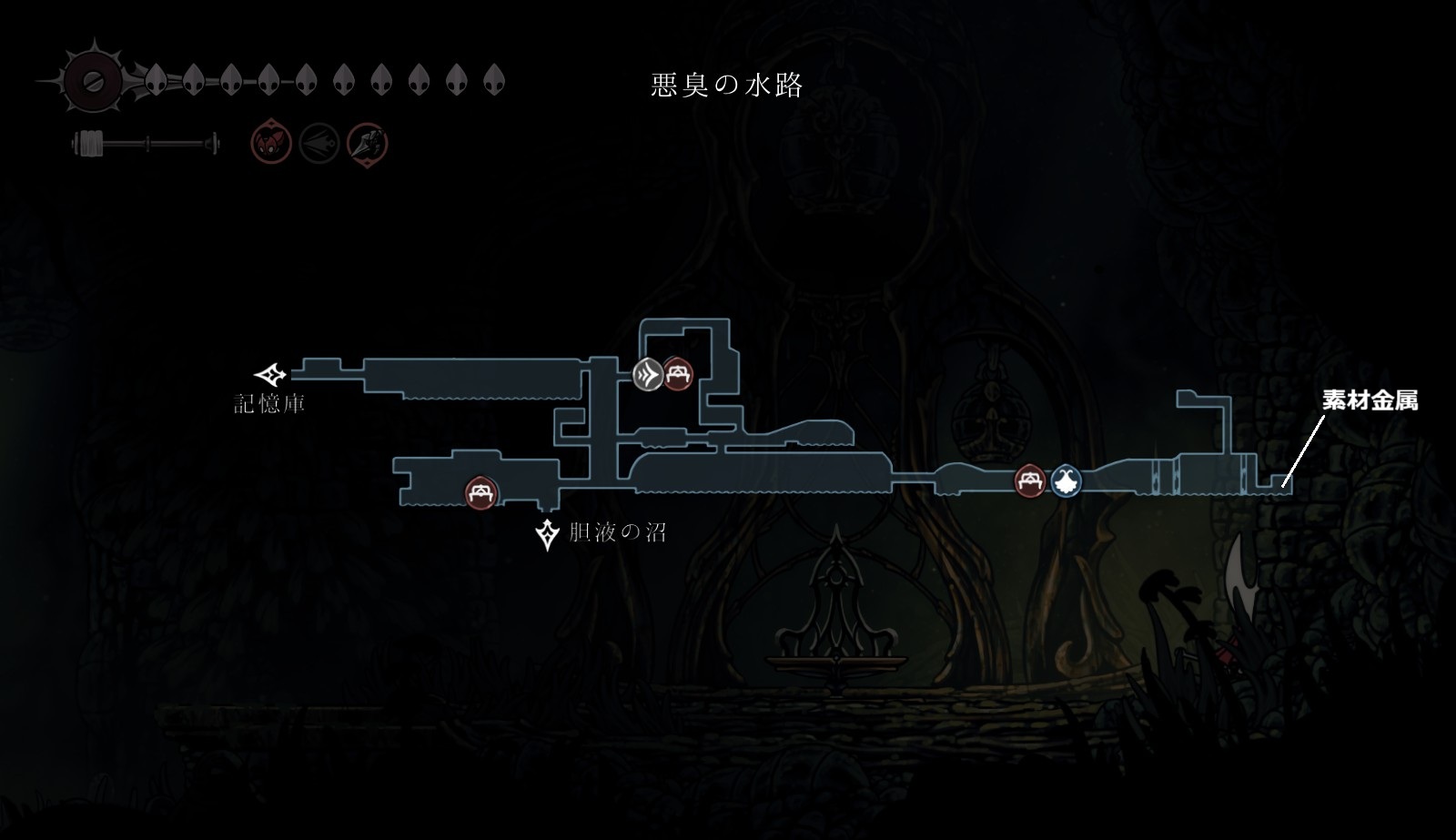Click the 素材金属 annotation label
Screen dimensions: 1456x840
1370,400
